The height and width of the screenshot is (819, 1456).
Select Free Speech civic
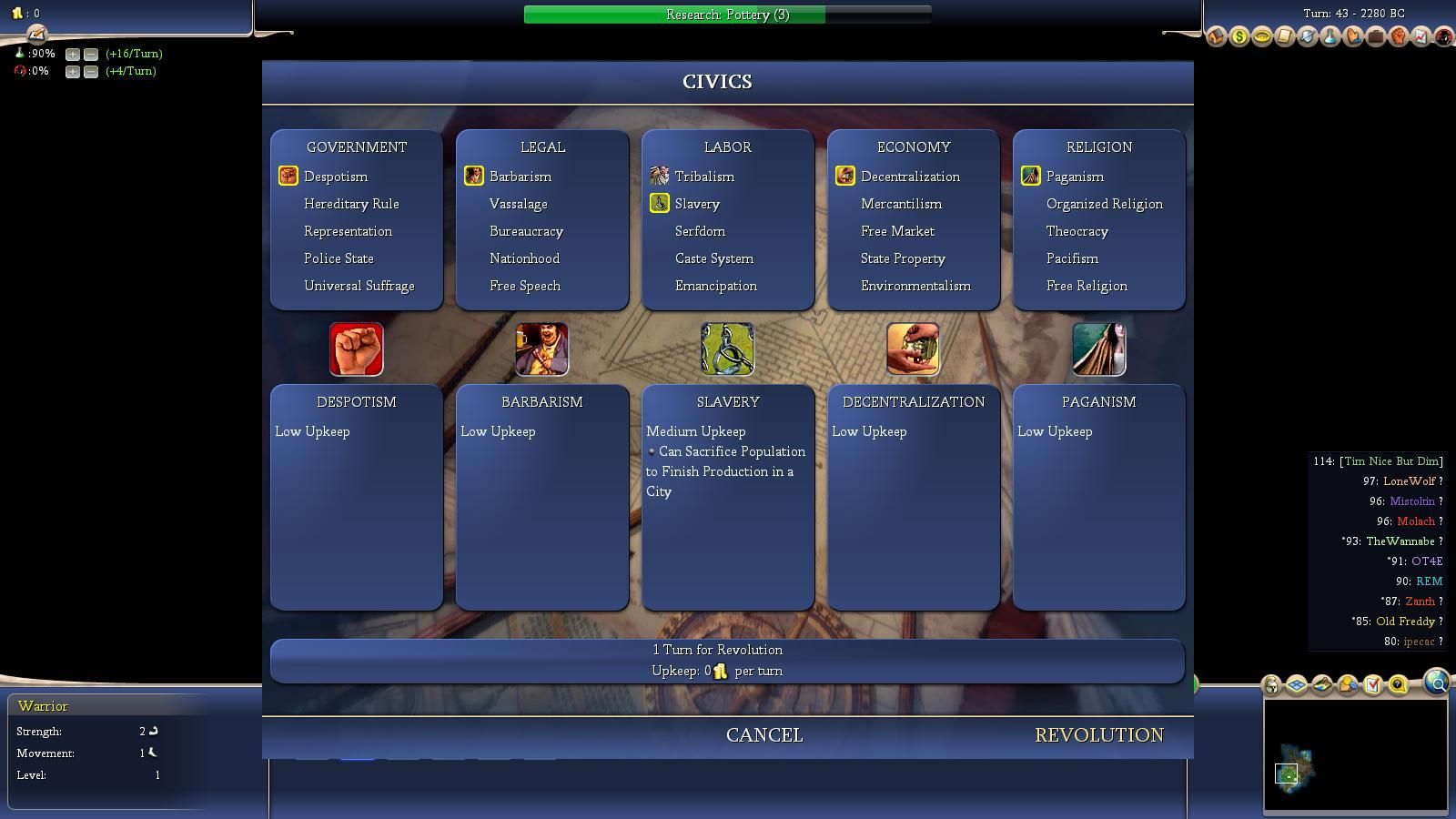524,286
